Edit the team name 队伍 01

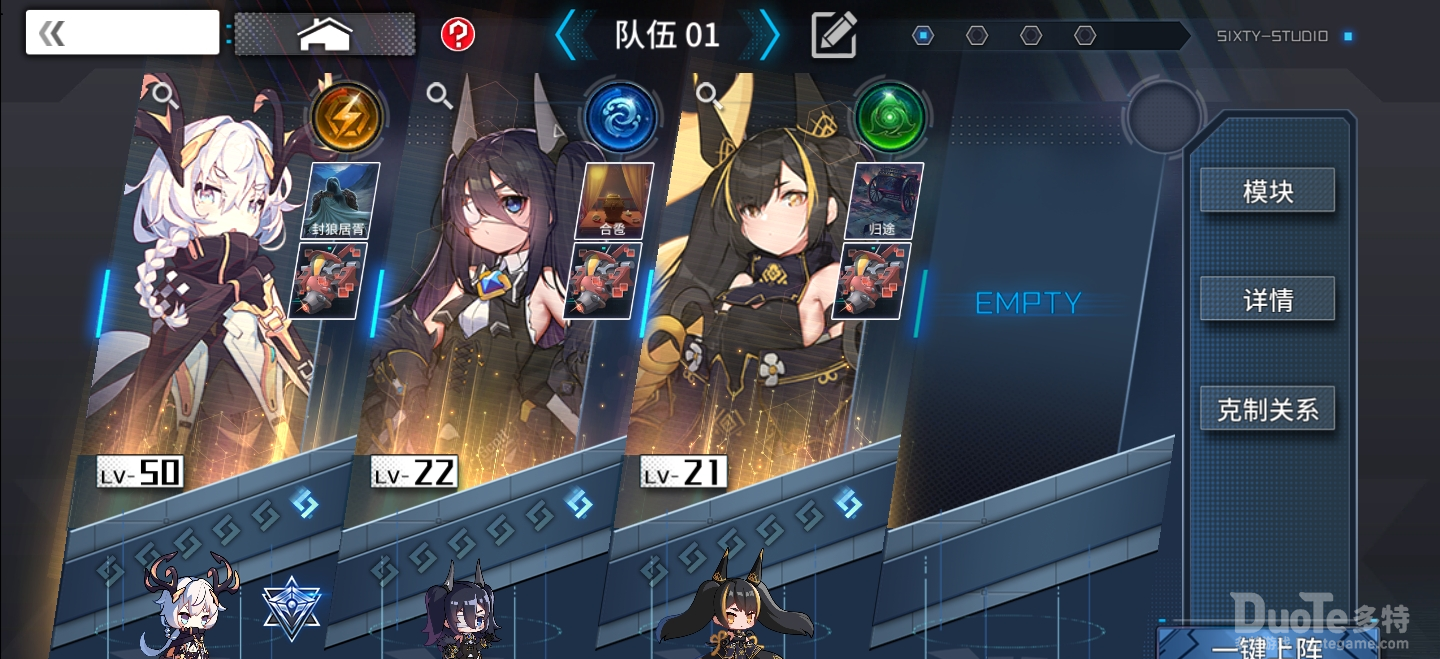pos(833,36)
